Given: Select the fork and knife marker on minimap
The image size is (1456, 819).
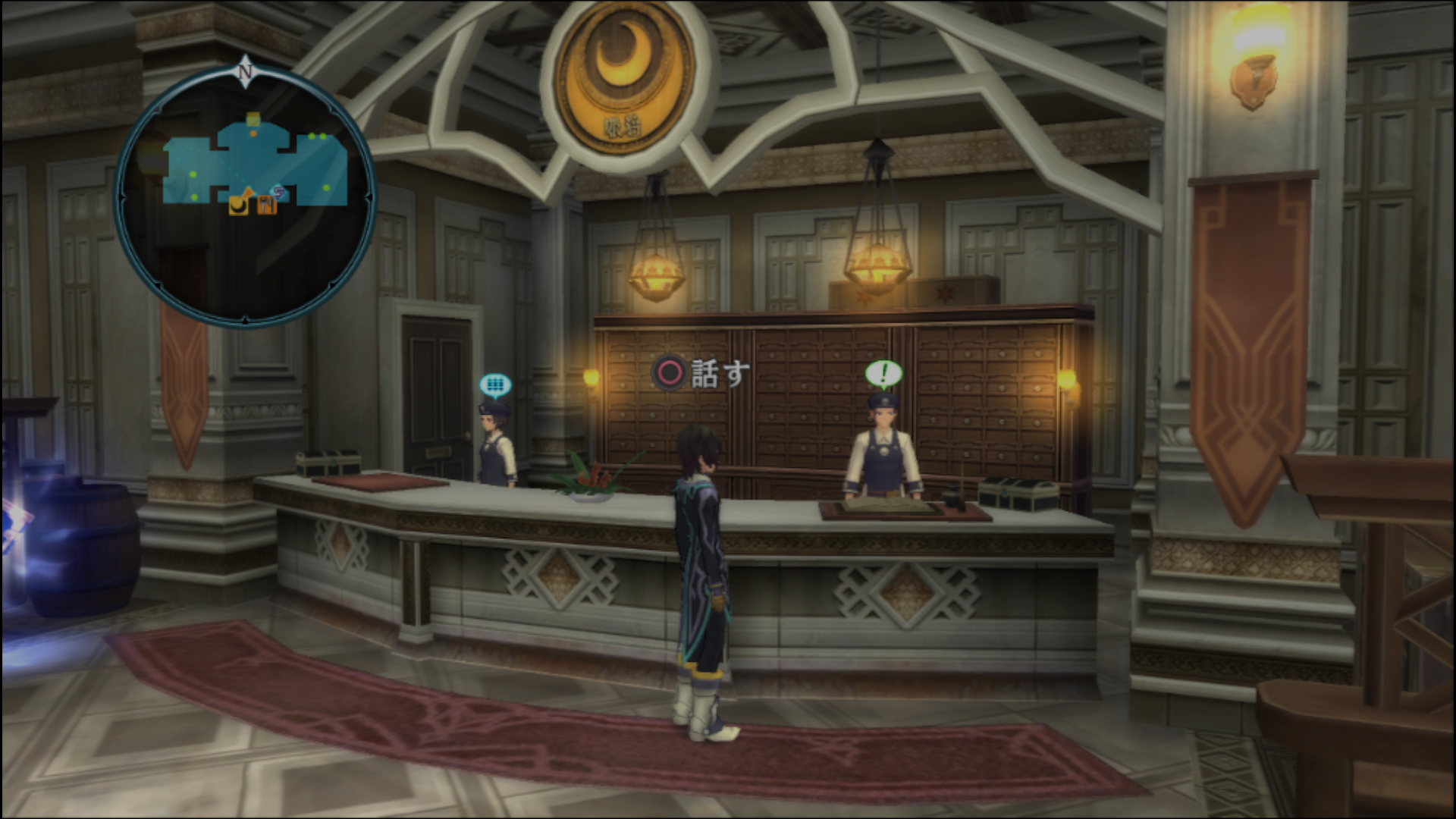Looking at the screenshot, I should click(266, 205).
